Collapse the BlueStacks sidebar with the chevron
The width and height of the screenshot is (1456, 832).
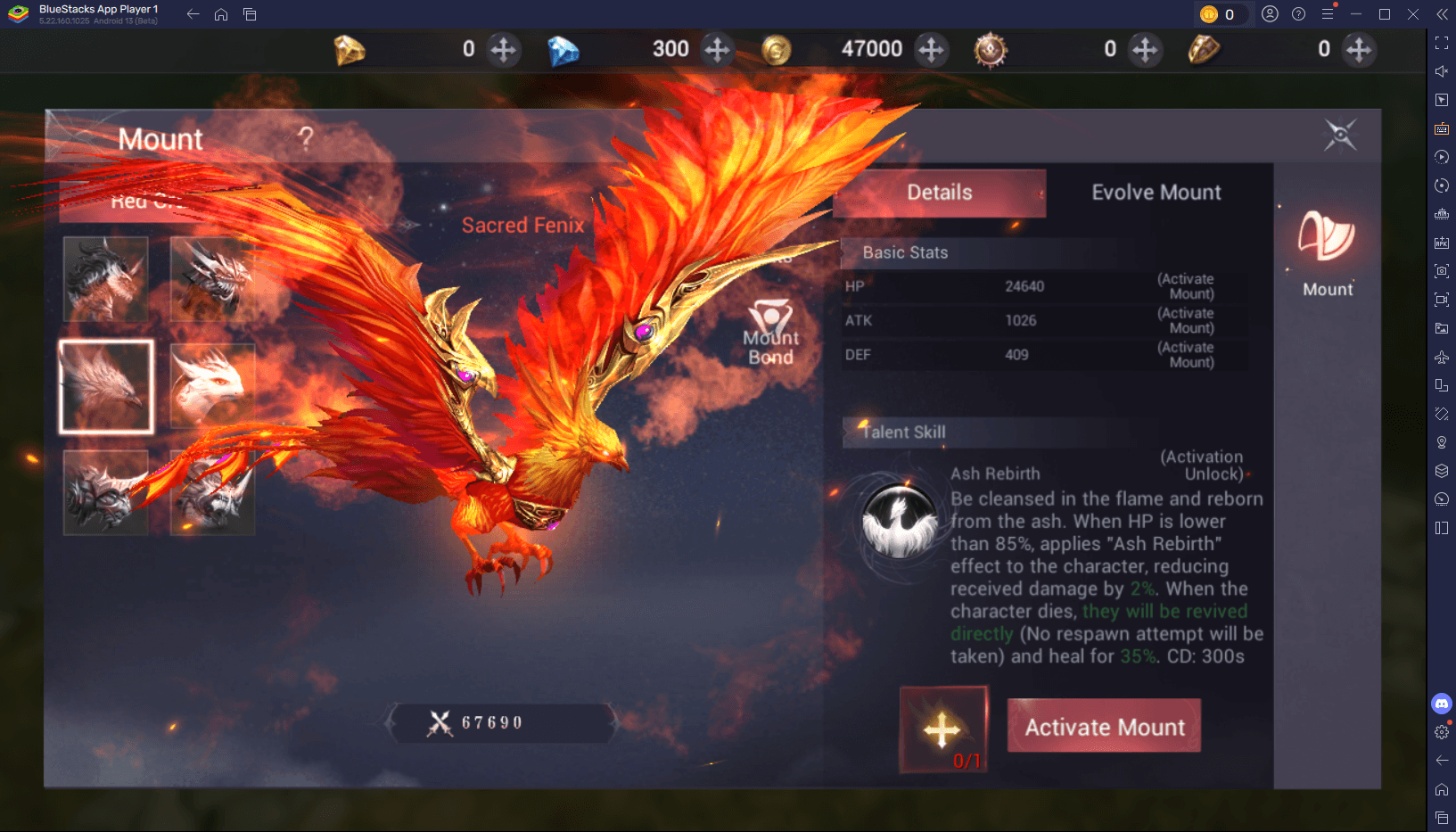(1441, 13)
